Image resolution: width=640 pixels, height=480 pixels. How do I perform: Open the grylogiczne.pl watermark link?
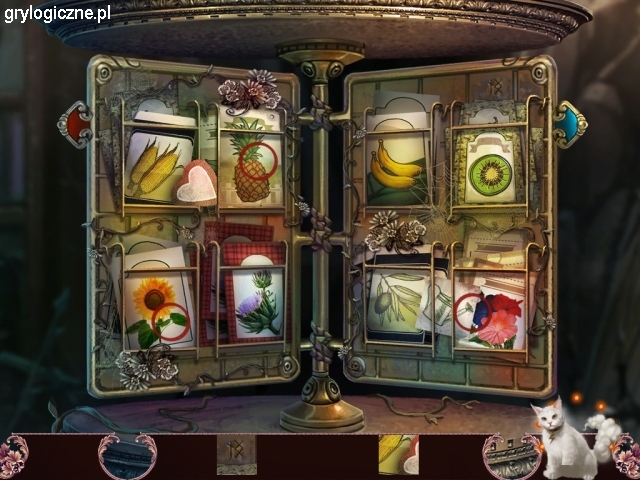pos(57,13)
